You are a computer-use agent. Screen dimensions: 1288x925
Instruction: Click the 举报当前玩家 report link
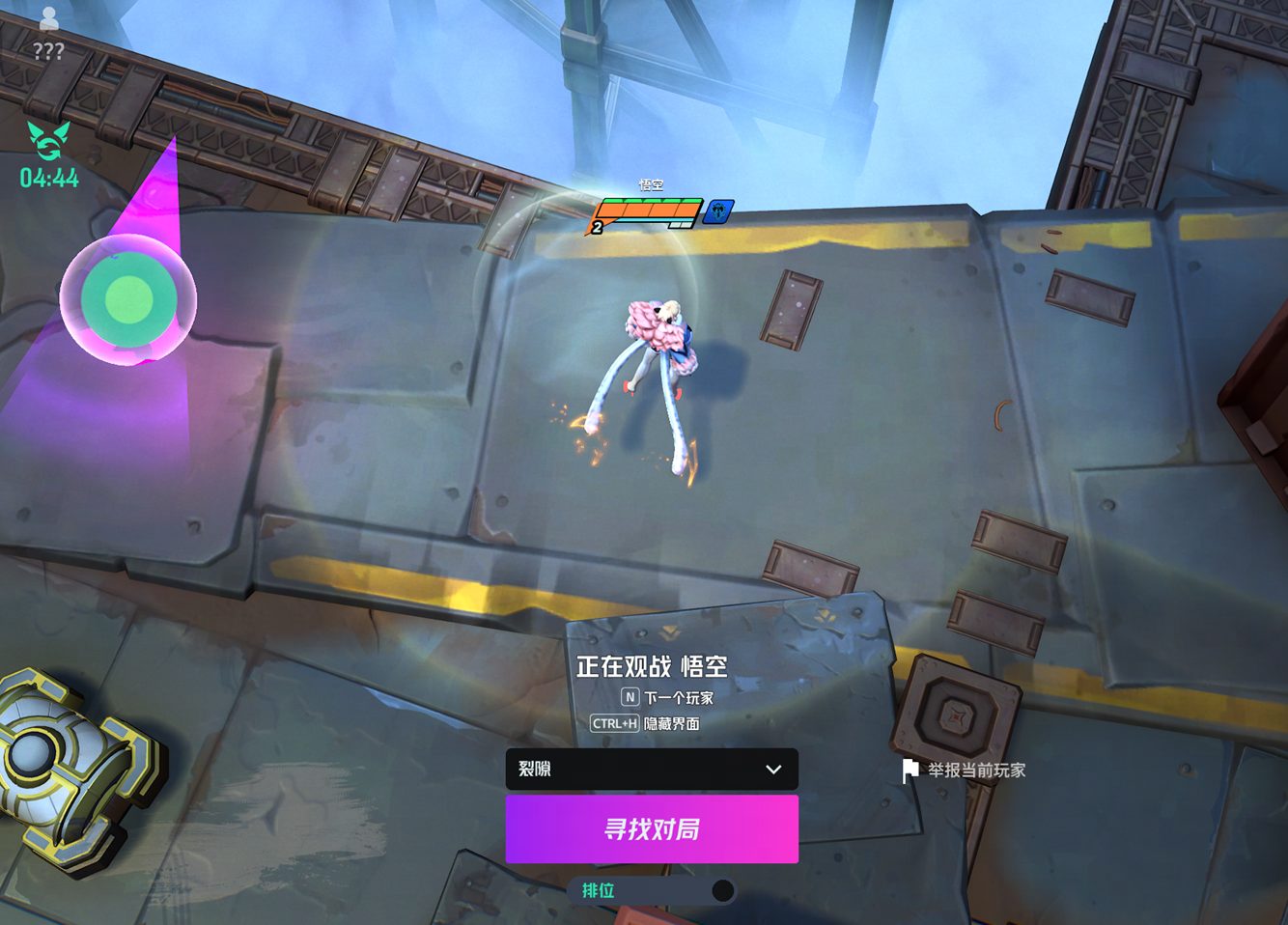pyautogui.click(x=977, y=770)
